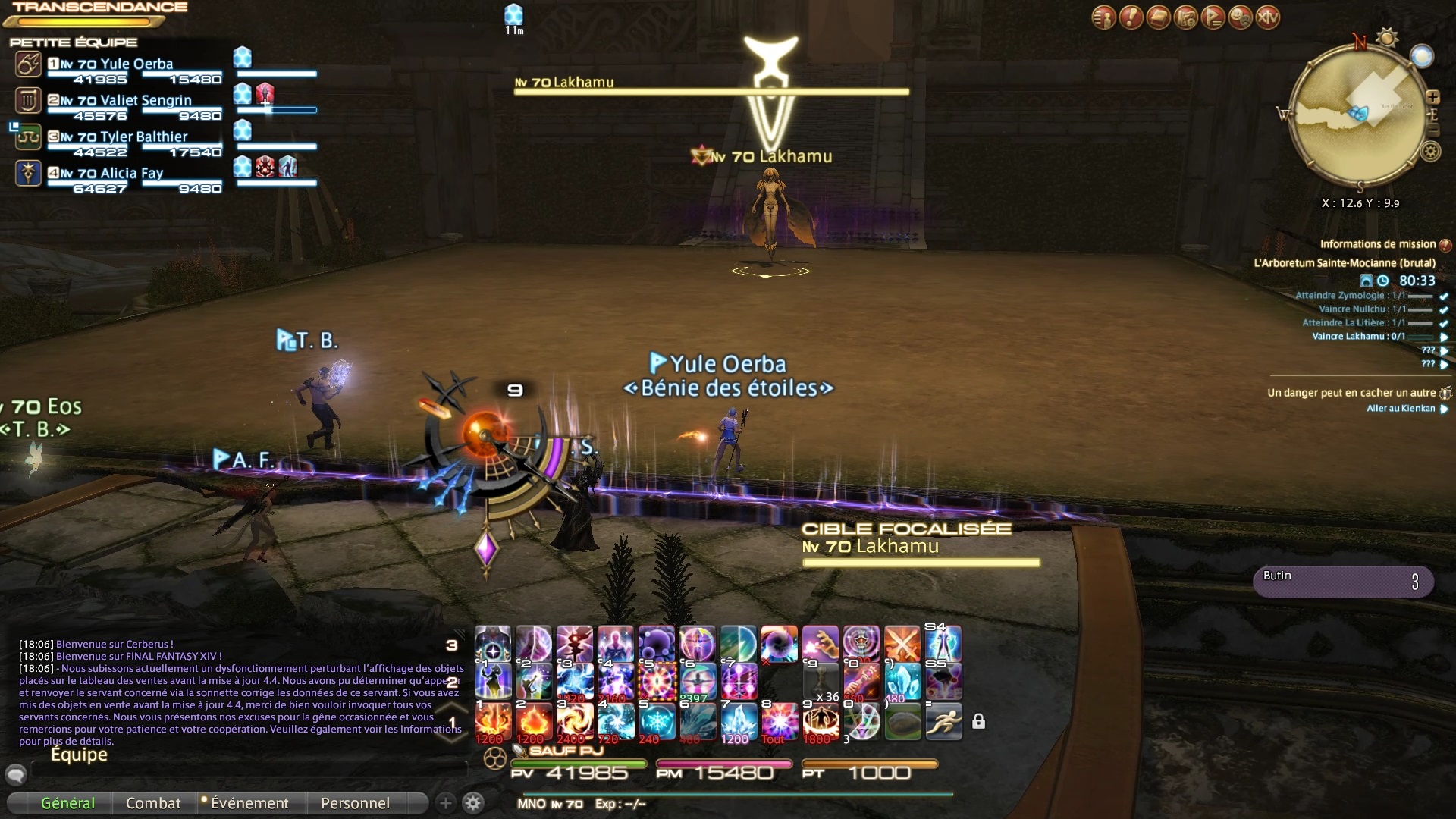
Task: Open the exclamation mark duty menu
Action: point(1131,17)
